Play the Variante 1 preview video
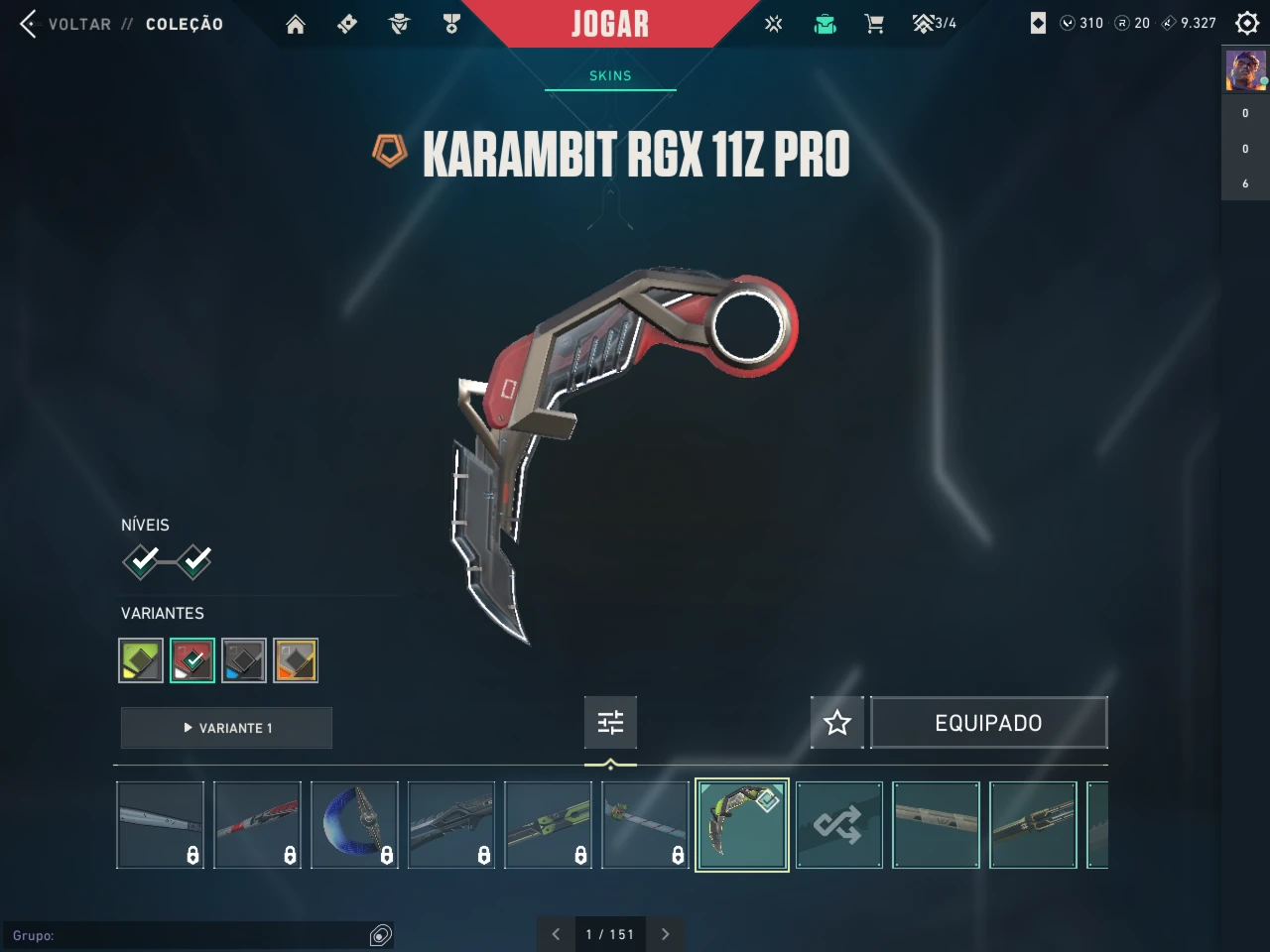The width and height of the screenshot is (1270, 952). click(x=226, y=728)
